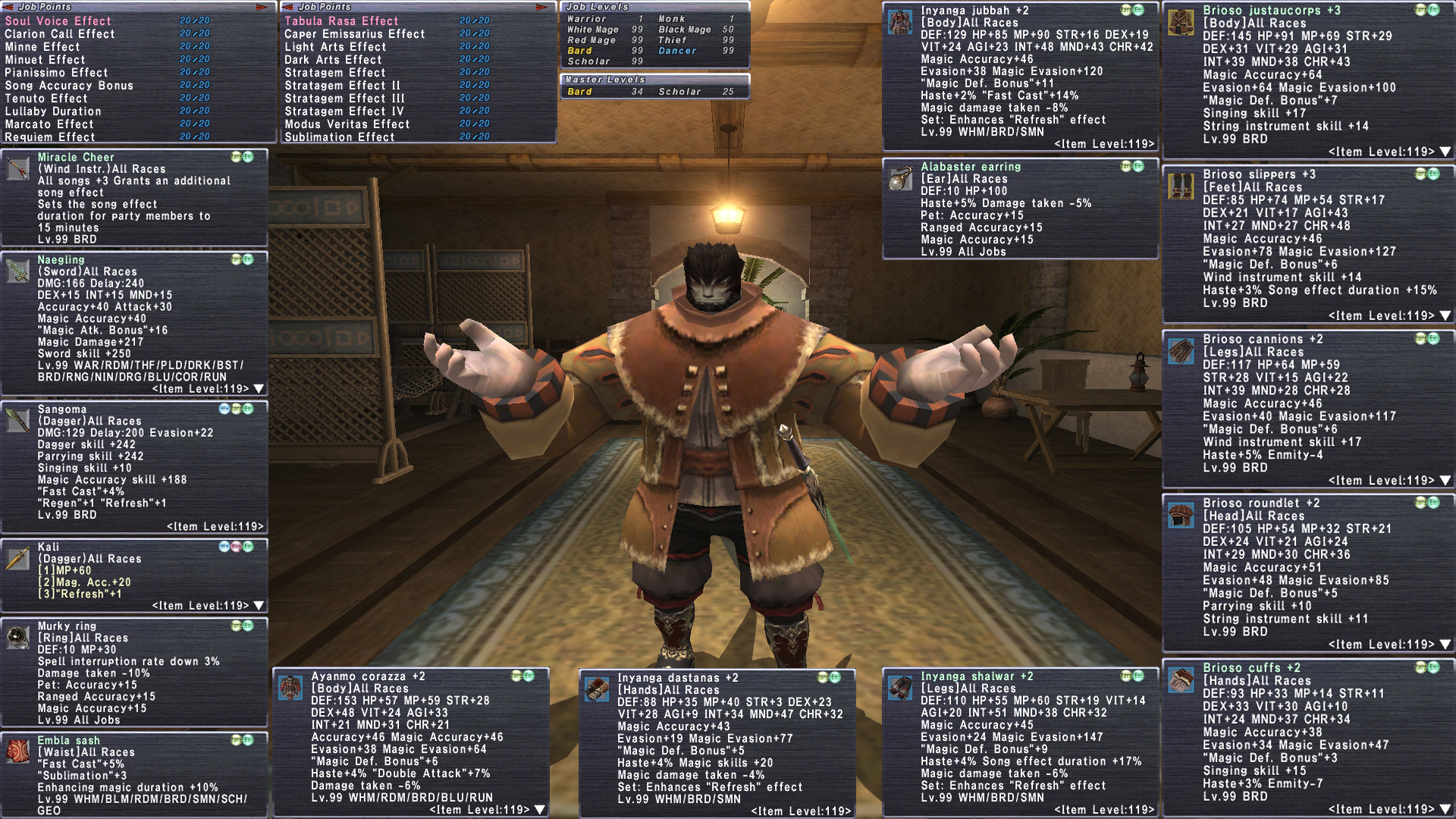Image resolution: width=1456 pixels, height=819 pixels.
Task: Click the Inyanga dastanas +2 icon
Action: tap(597, 689)
